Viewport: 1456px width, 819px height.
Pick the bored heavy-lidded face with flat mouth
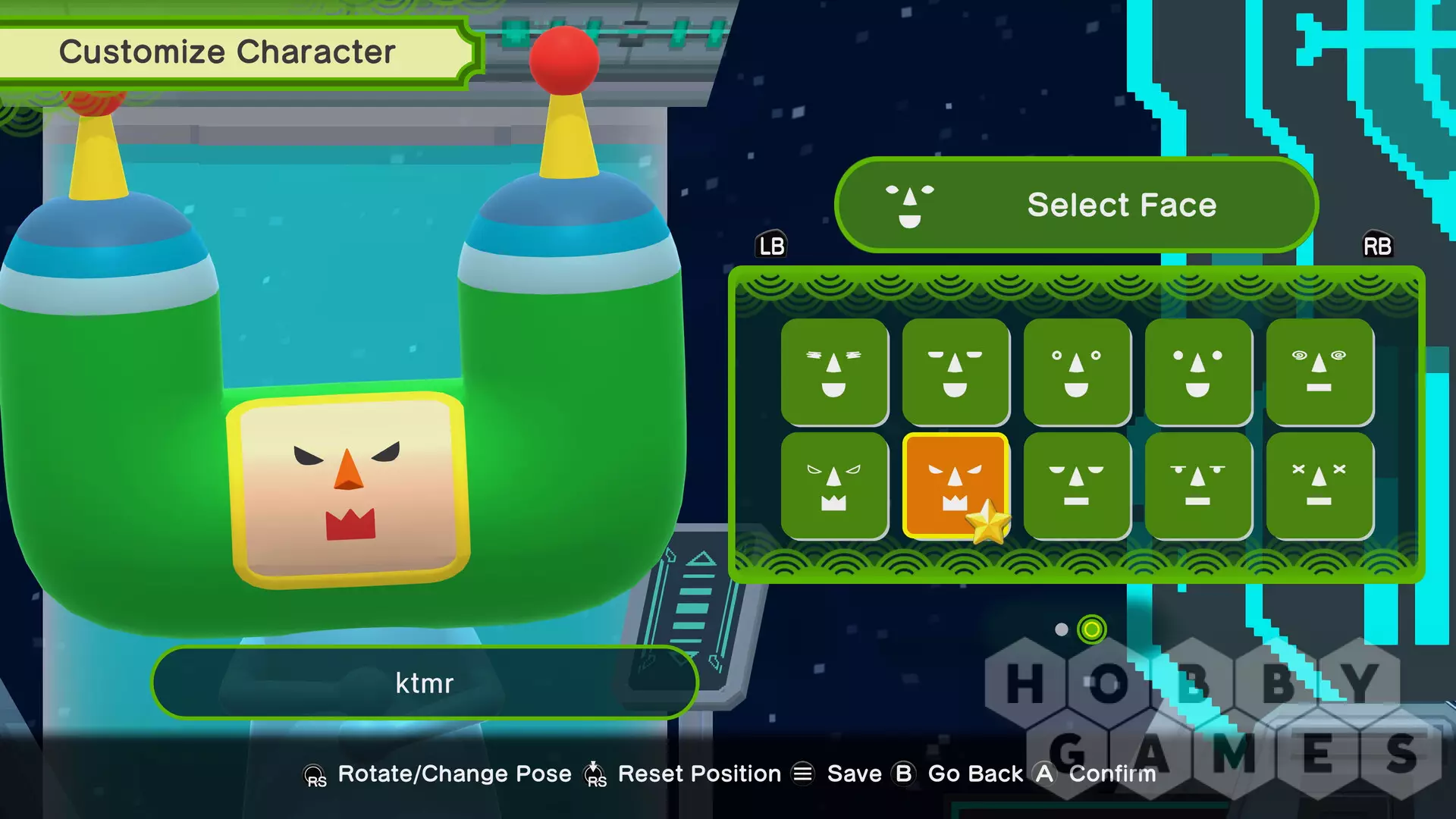(x=1198, y=485)
